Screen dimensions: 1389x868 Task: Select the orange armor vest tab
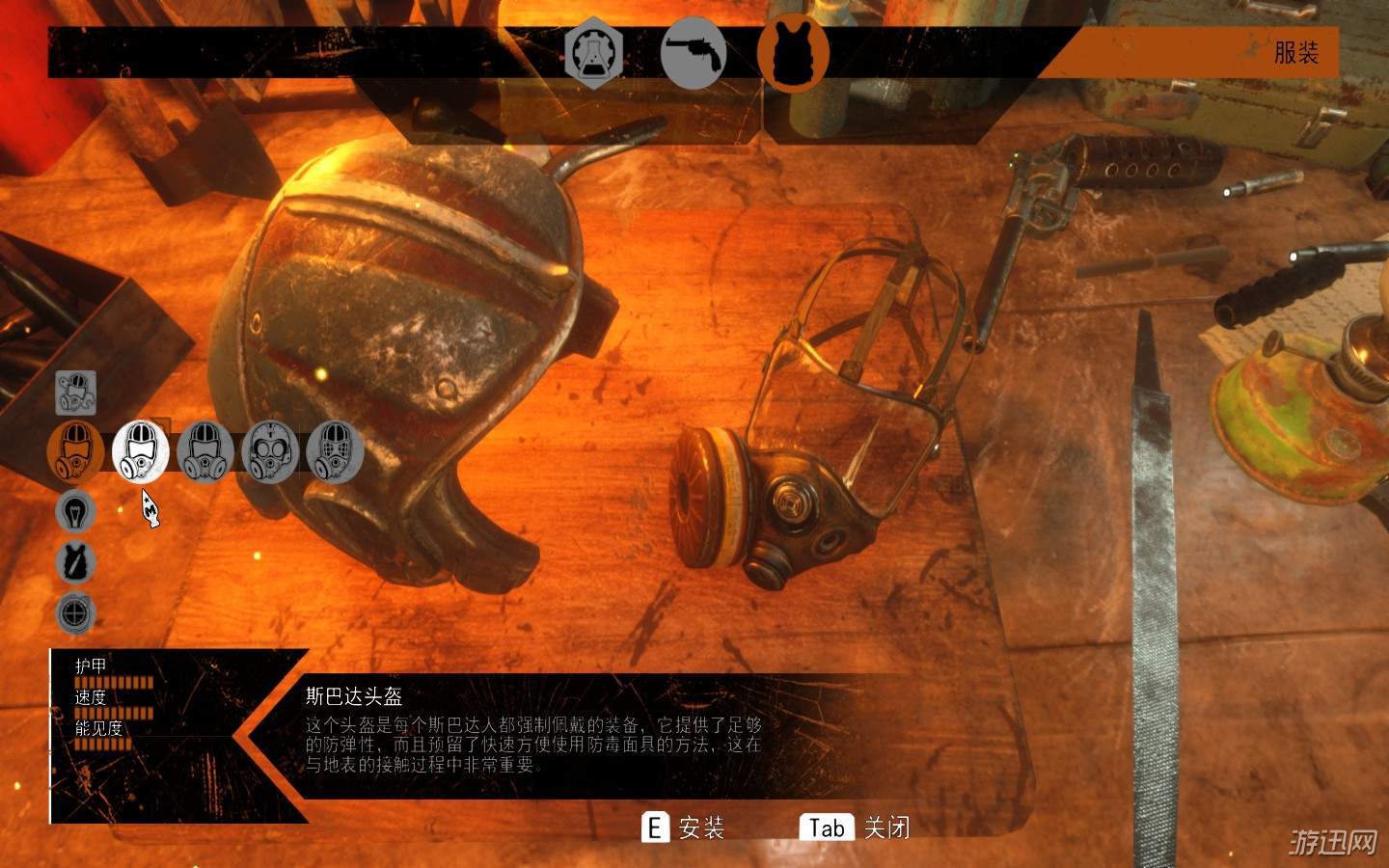tap(793, 53)
